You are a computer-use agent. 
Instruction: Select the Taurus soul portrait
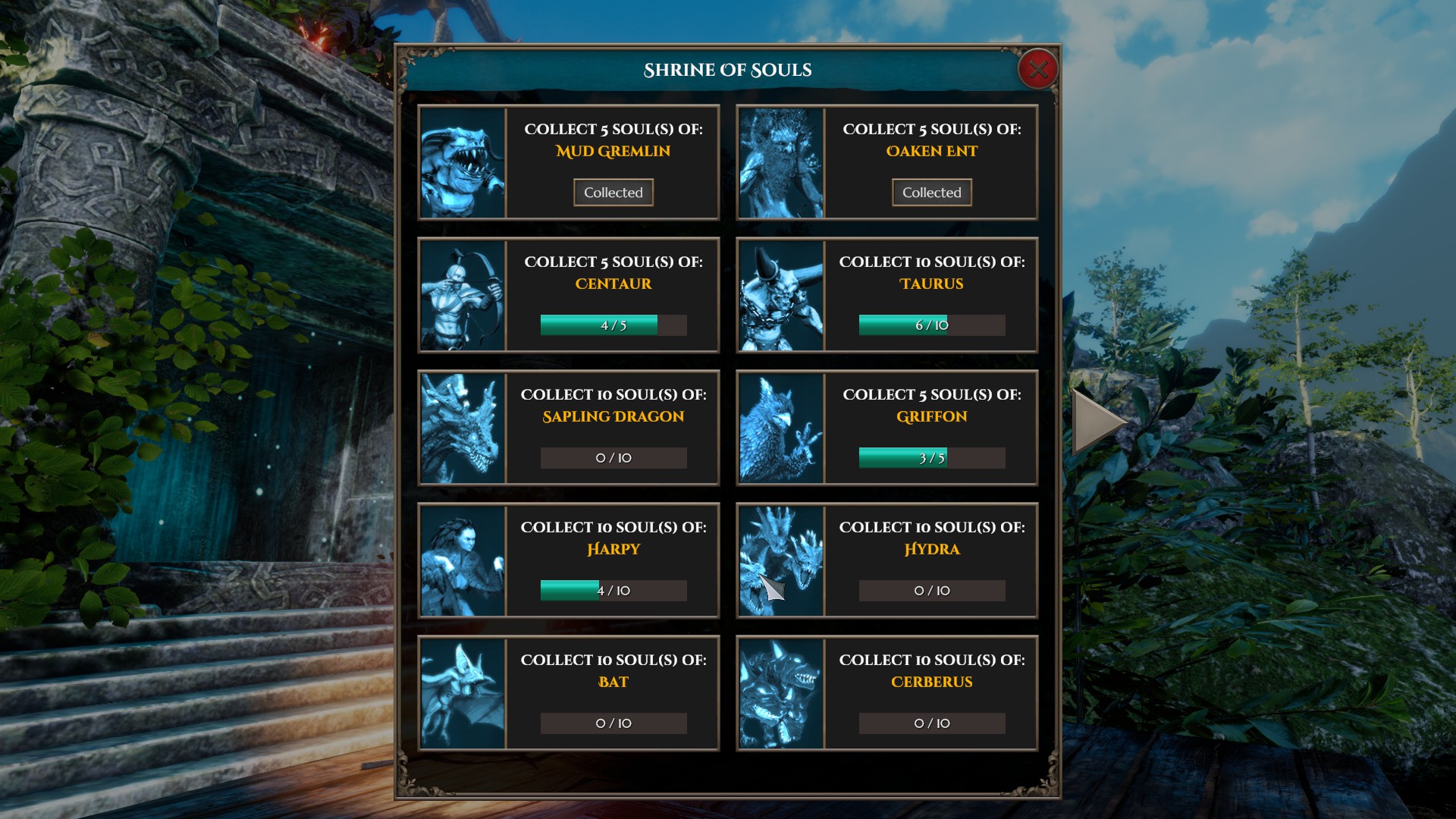pos(781,296)
